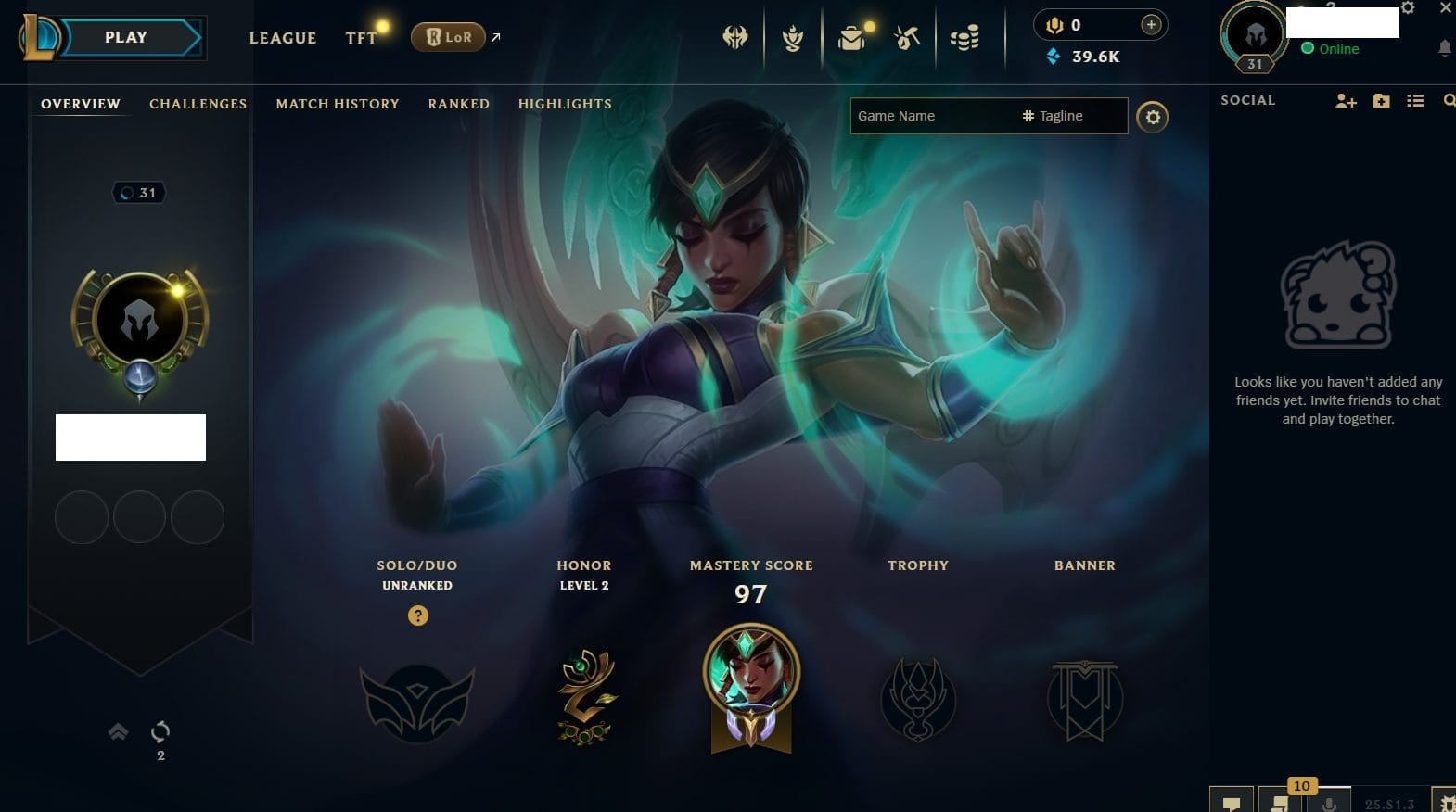Show the Highlights tab
This screenshot has width=1456, height=812.
(565, 104)
